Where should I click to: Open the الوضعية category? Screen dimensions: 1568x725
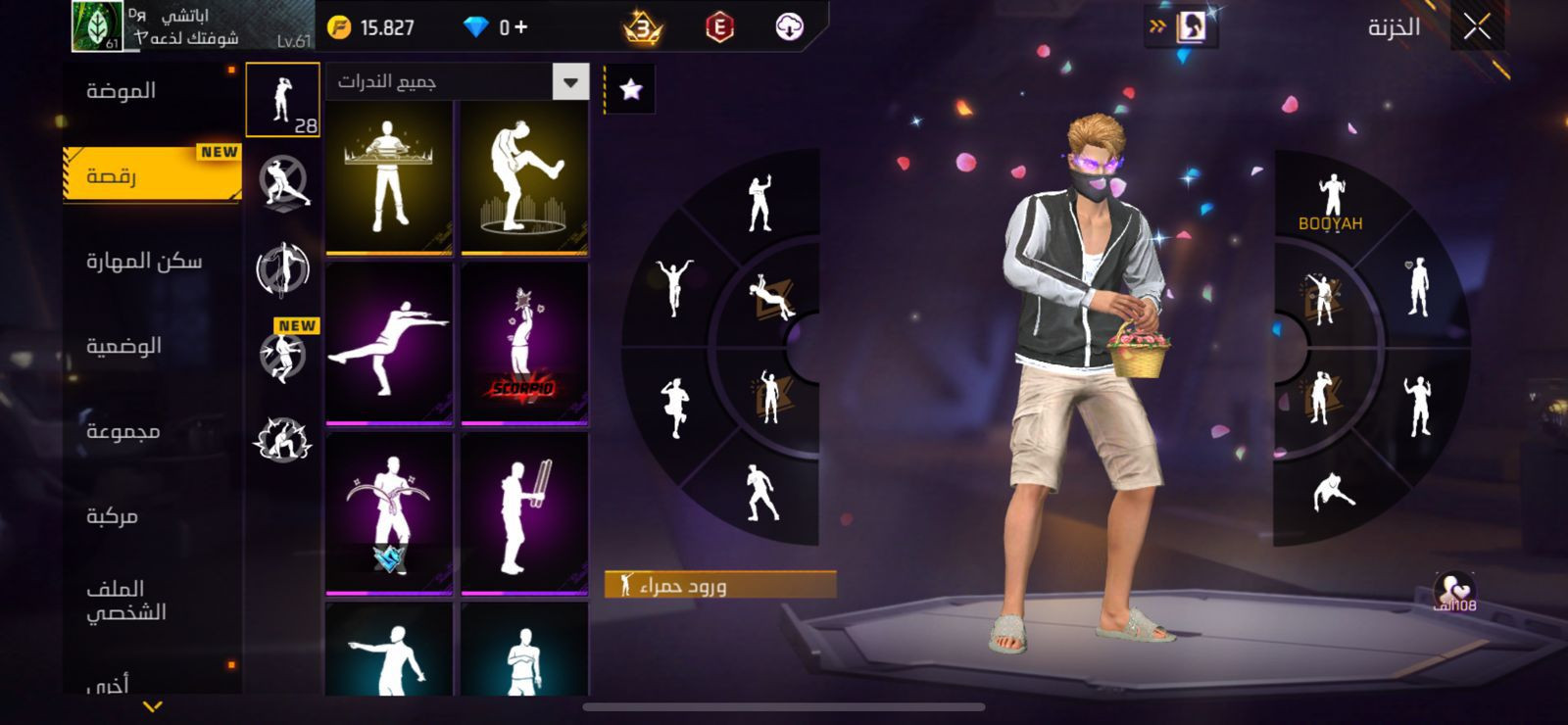click(x=123, y=346)
